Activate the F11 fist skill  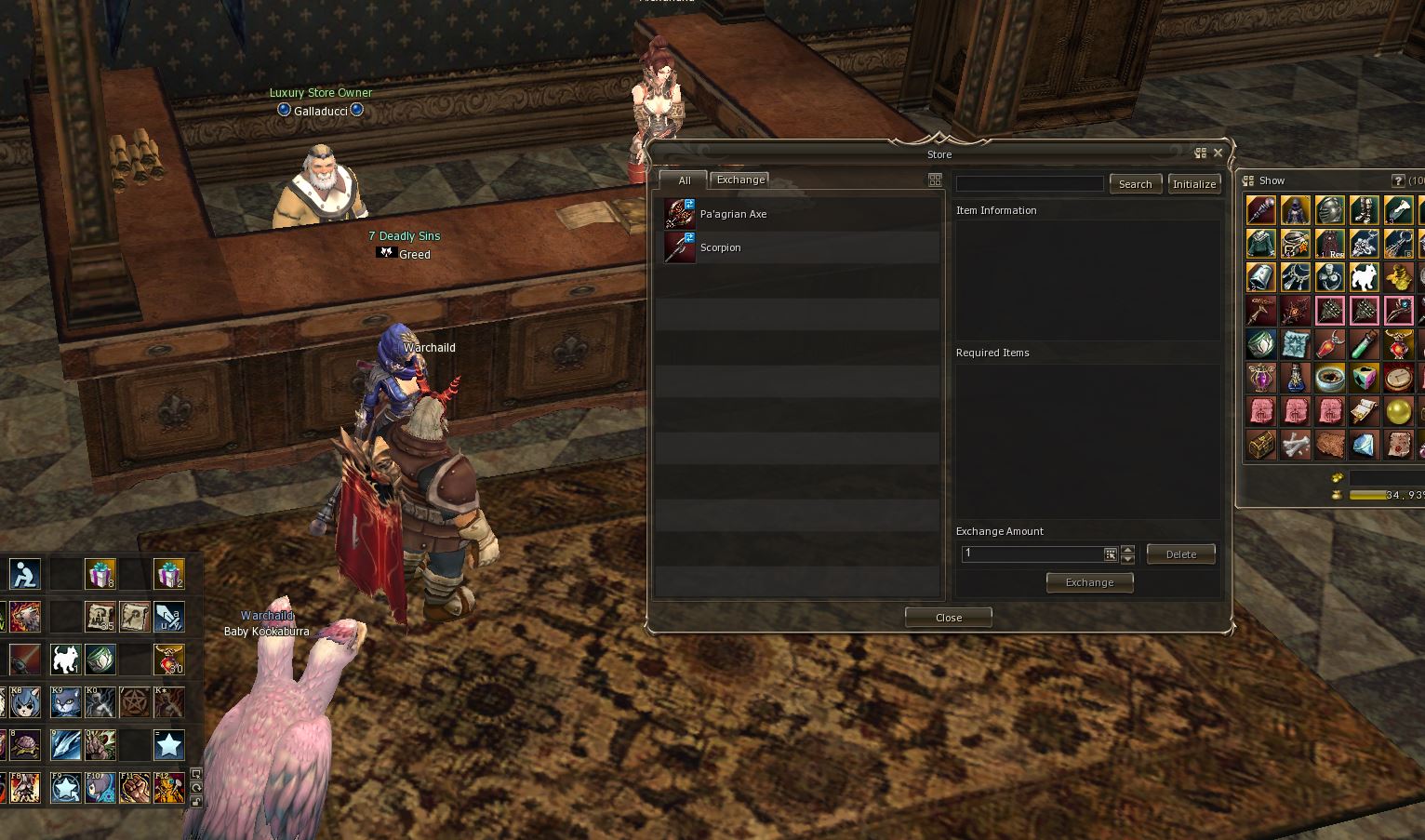click(x=135, y=788)
